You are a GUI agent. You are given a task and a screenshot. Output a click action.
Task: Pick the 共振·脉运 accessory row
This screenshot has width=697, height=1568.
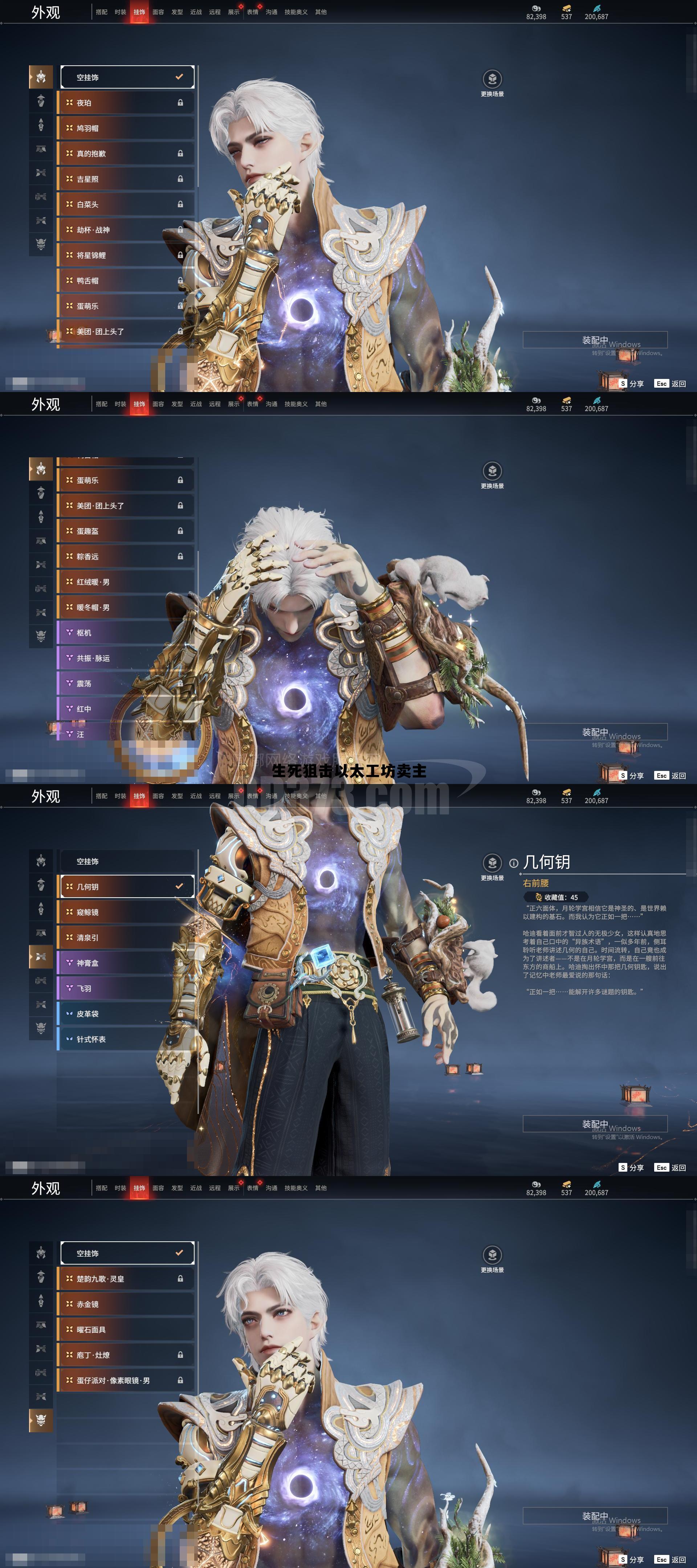[x=127, y=659]
